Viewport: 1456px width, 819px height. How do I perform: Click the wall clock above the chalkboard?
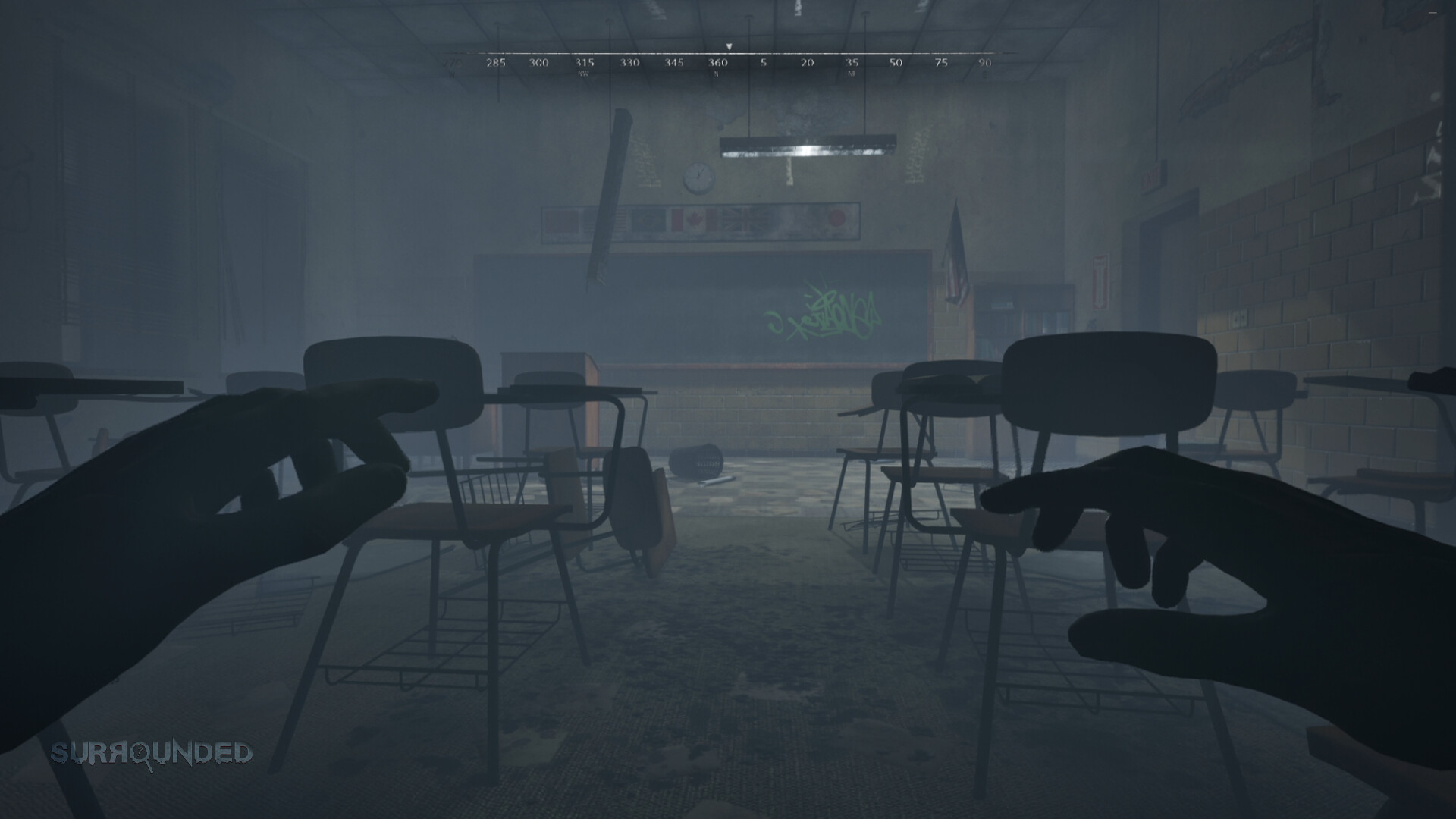pyautogui.click(x=697, y=177)
